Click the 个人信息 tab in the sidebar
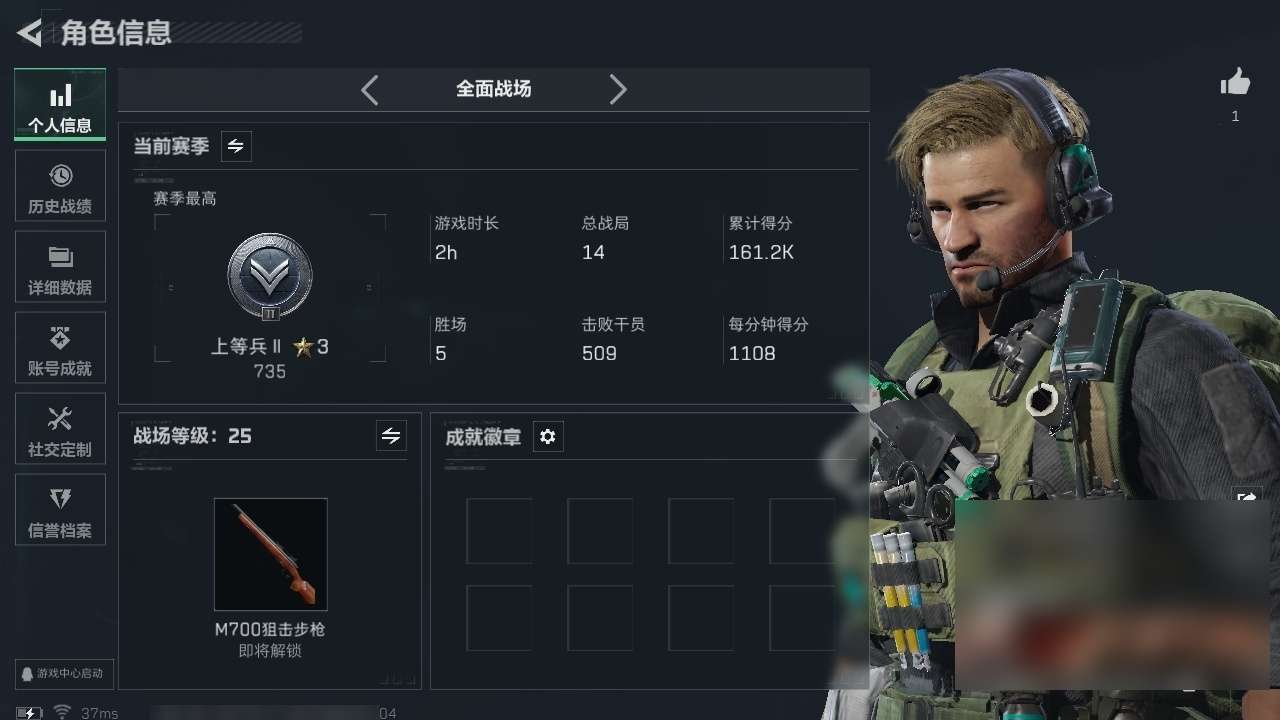 60,104
